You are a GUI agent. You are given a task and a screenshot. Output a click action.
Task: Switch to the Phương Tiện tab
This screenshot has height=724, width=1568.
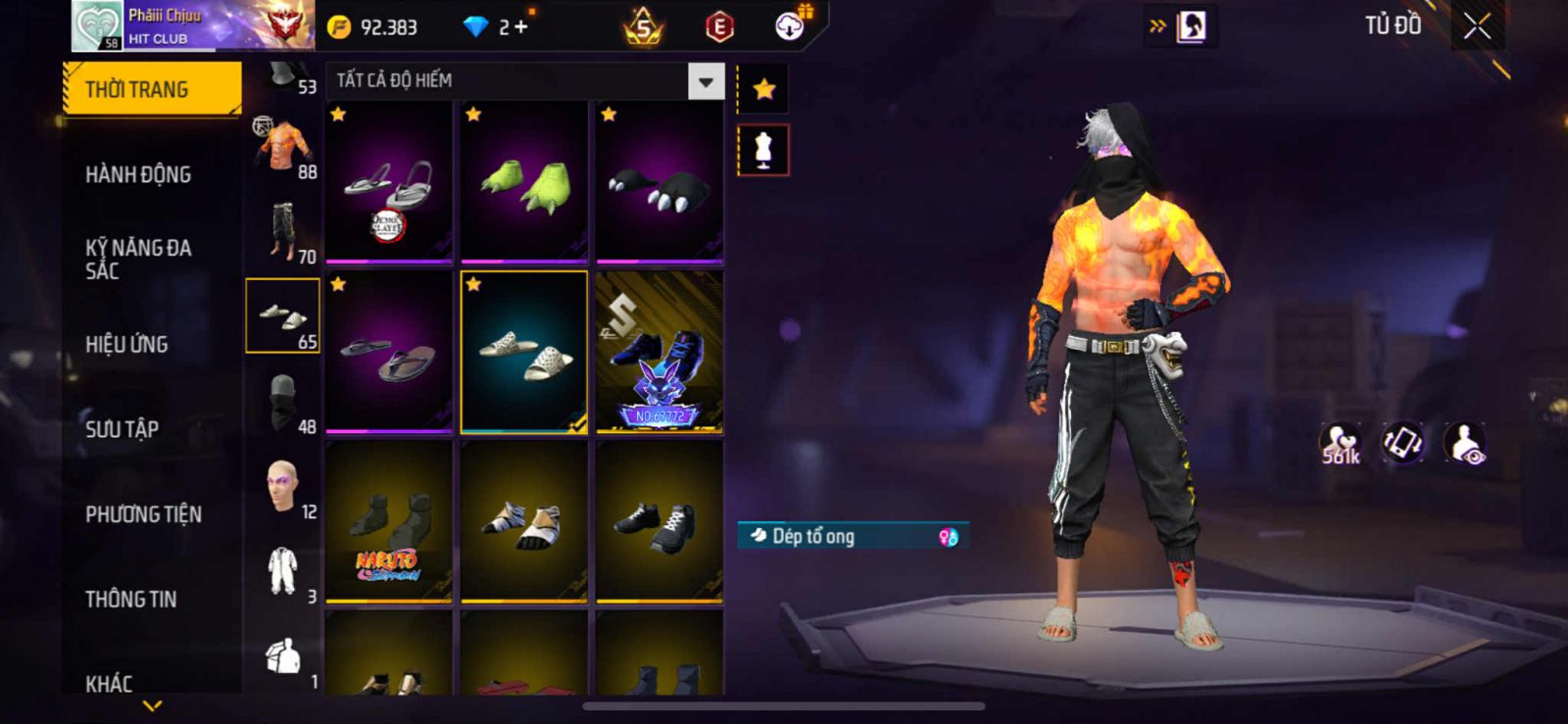(143, 514)
